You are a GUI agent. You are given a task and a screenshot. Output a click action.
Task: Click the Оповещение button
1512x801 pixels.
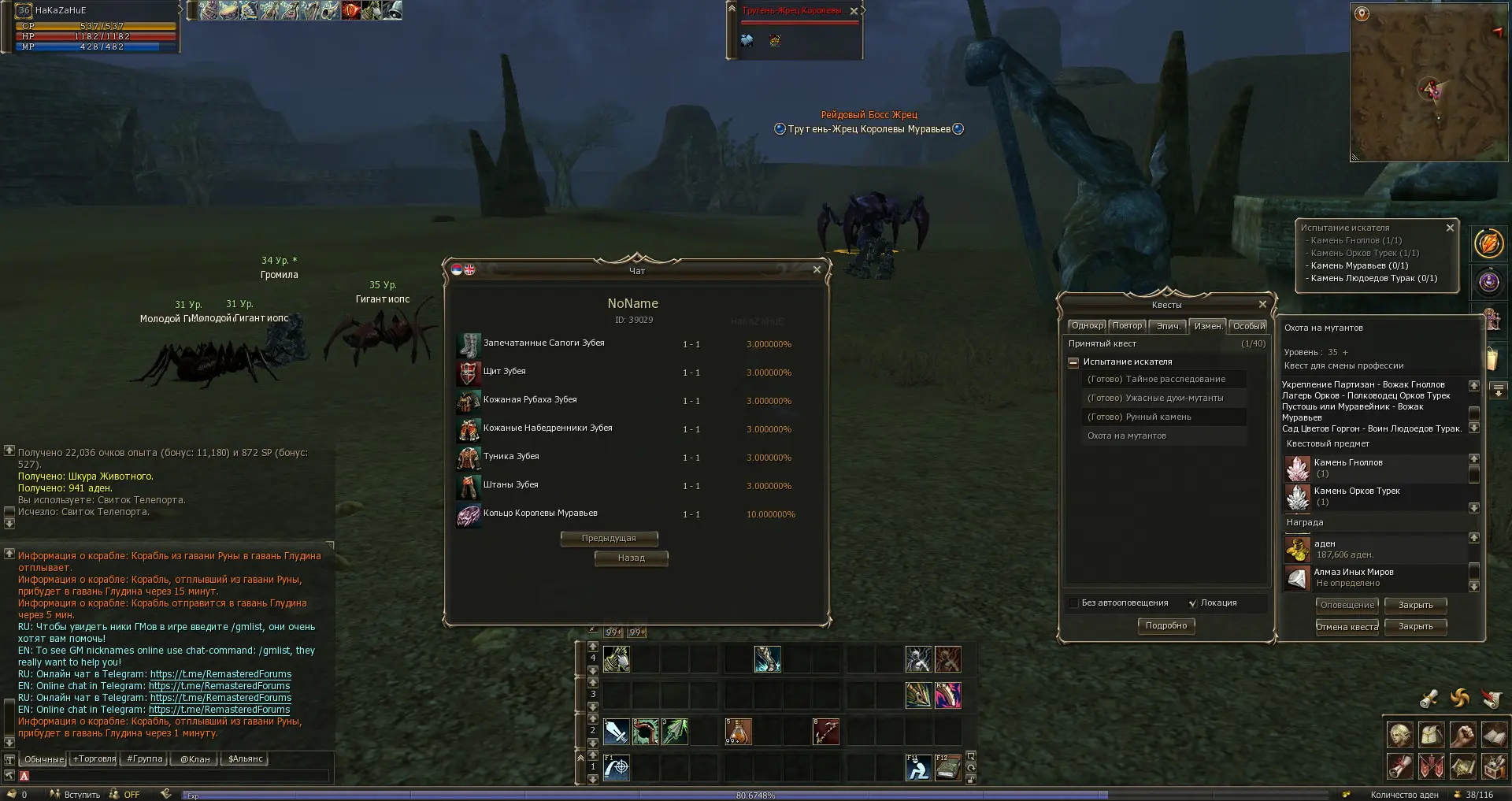point(1347,606)
